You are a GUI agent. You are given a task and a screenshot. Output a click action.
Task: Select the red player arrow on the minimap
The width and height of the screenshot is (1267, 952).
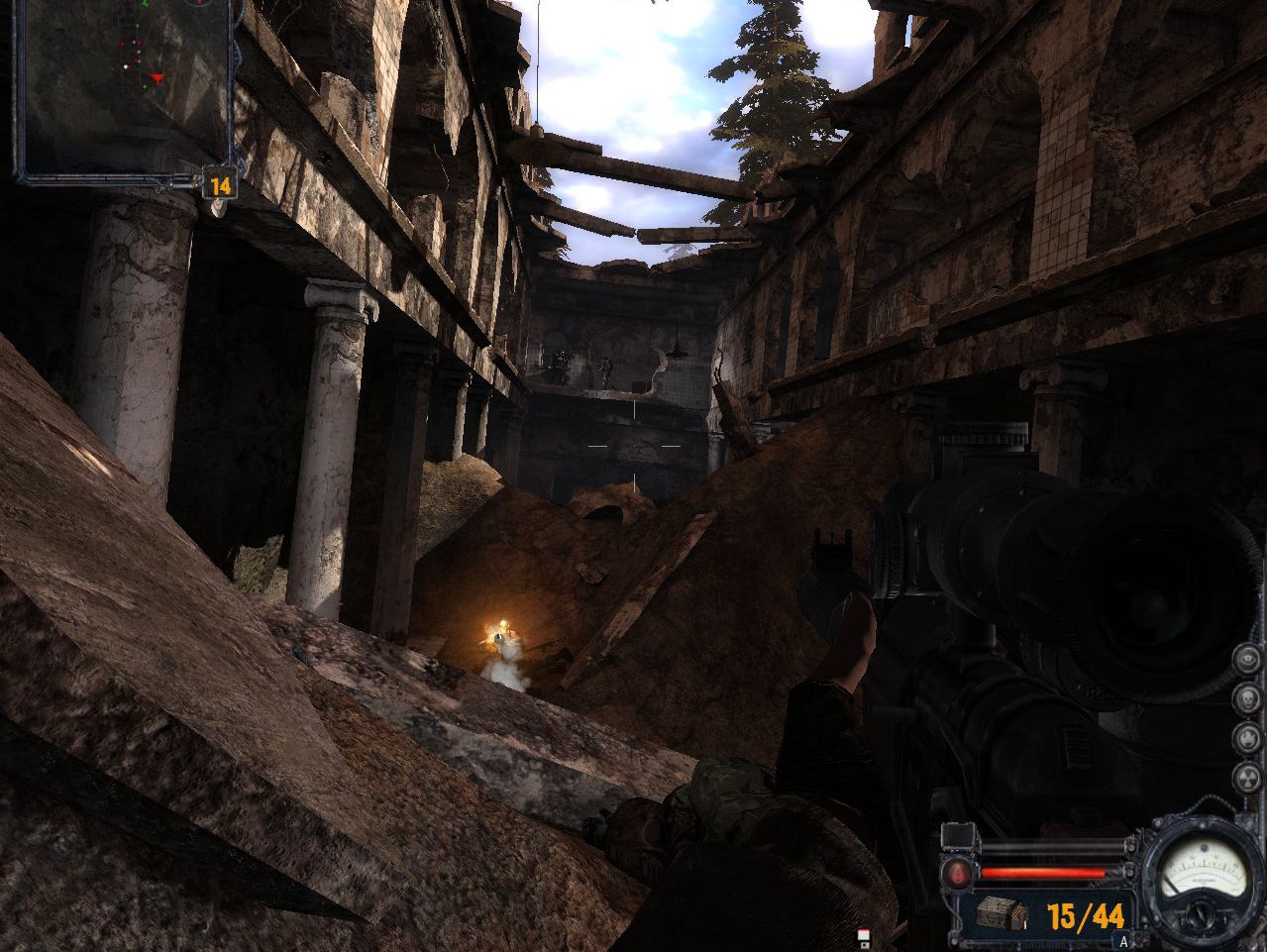point(157,77)
